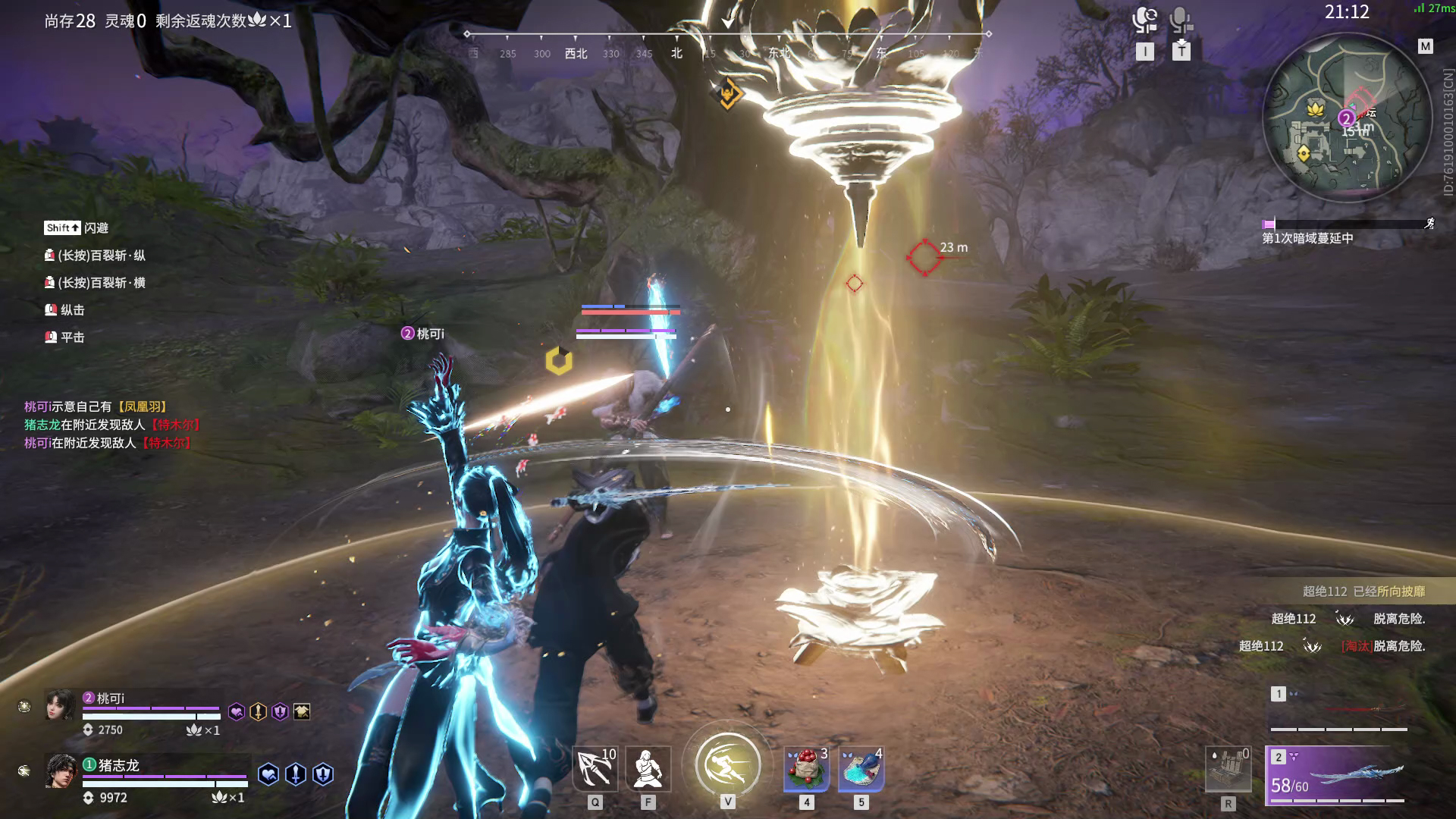
Task: Activate the kneeling warrior skill icon
Action: [x=648, y=768]
